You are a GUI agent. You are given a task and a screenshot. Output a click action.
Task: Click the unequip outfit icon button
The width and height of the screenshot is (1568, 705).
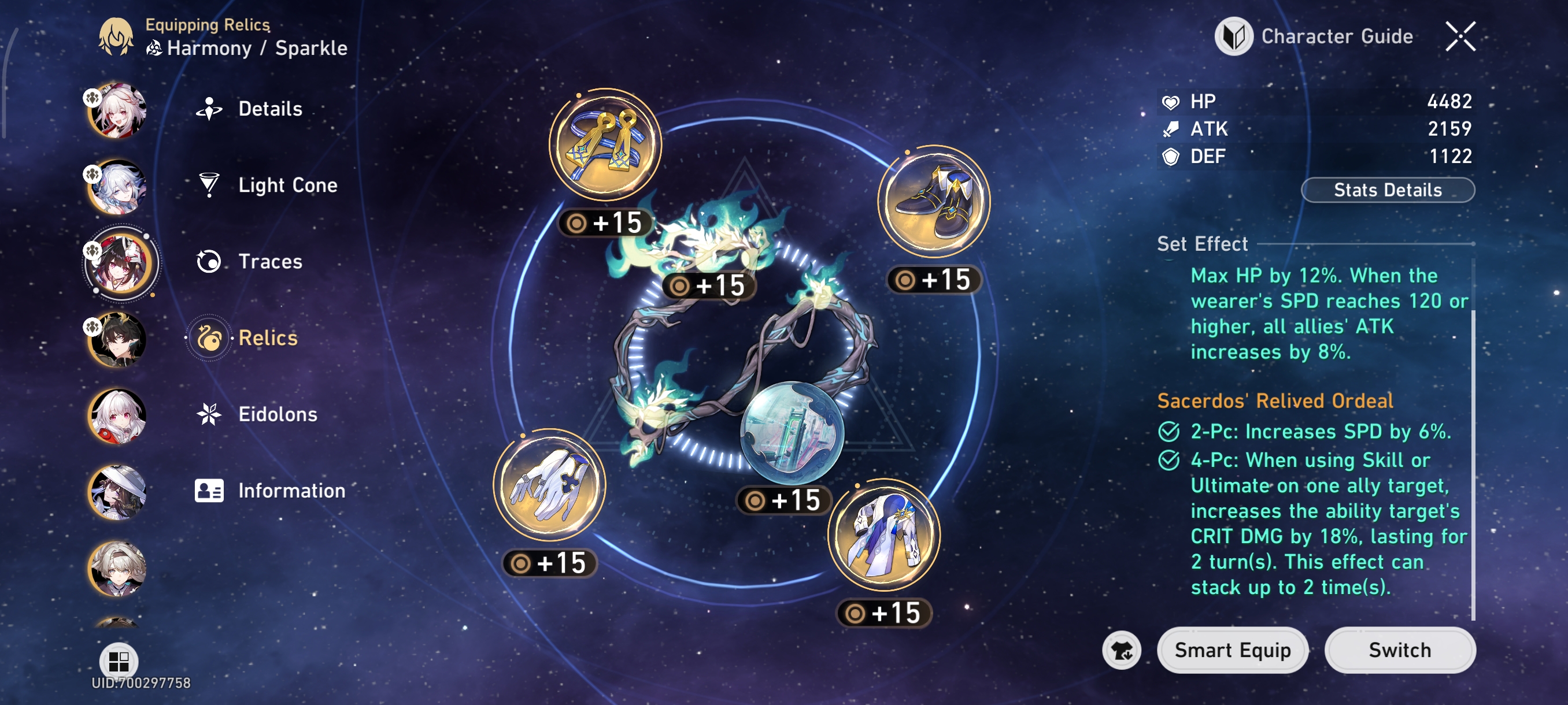coord(1121,650)
